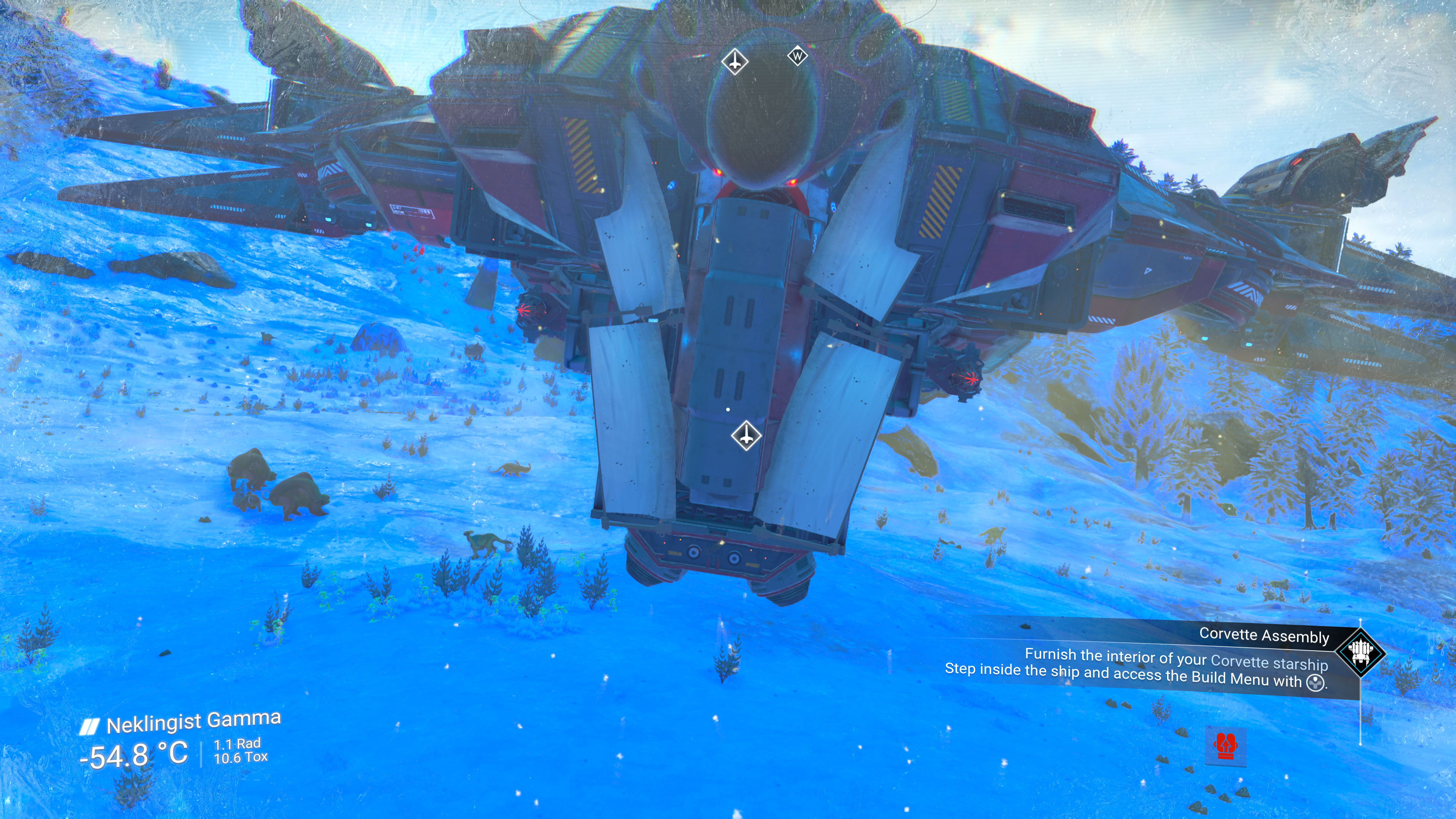Select the starship marker just below the crosshair dot
The height and width of the screenshot is (819, 1456).
pos(746,435)
